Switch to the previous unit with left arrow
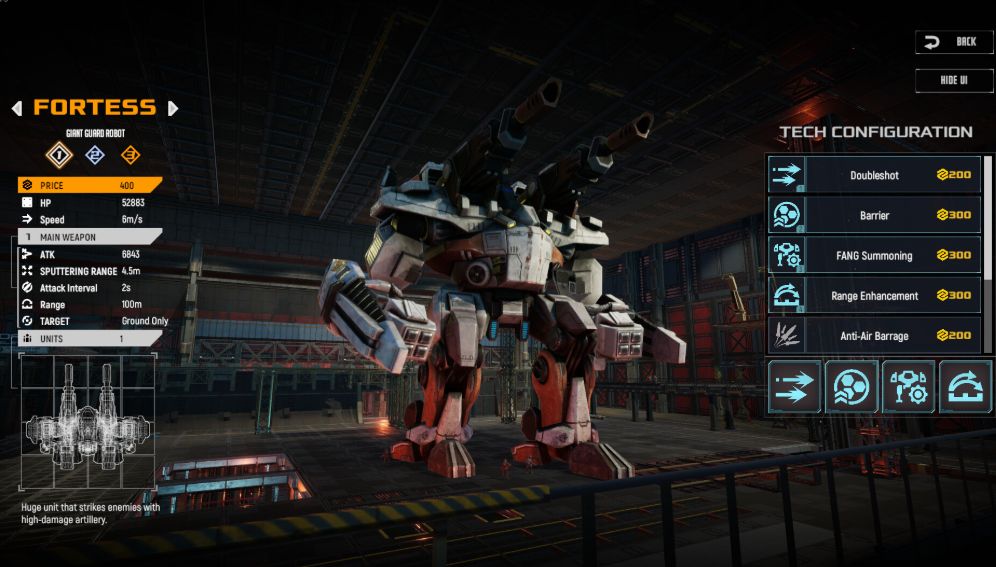The width and height of the screenshot is (996, 567). coord(17,108)
